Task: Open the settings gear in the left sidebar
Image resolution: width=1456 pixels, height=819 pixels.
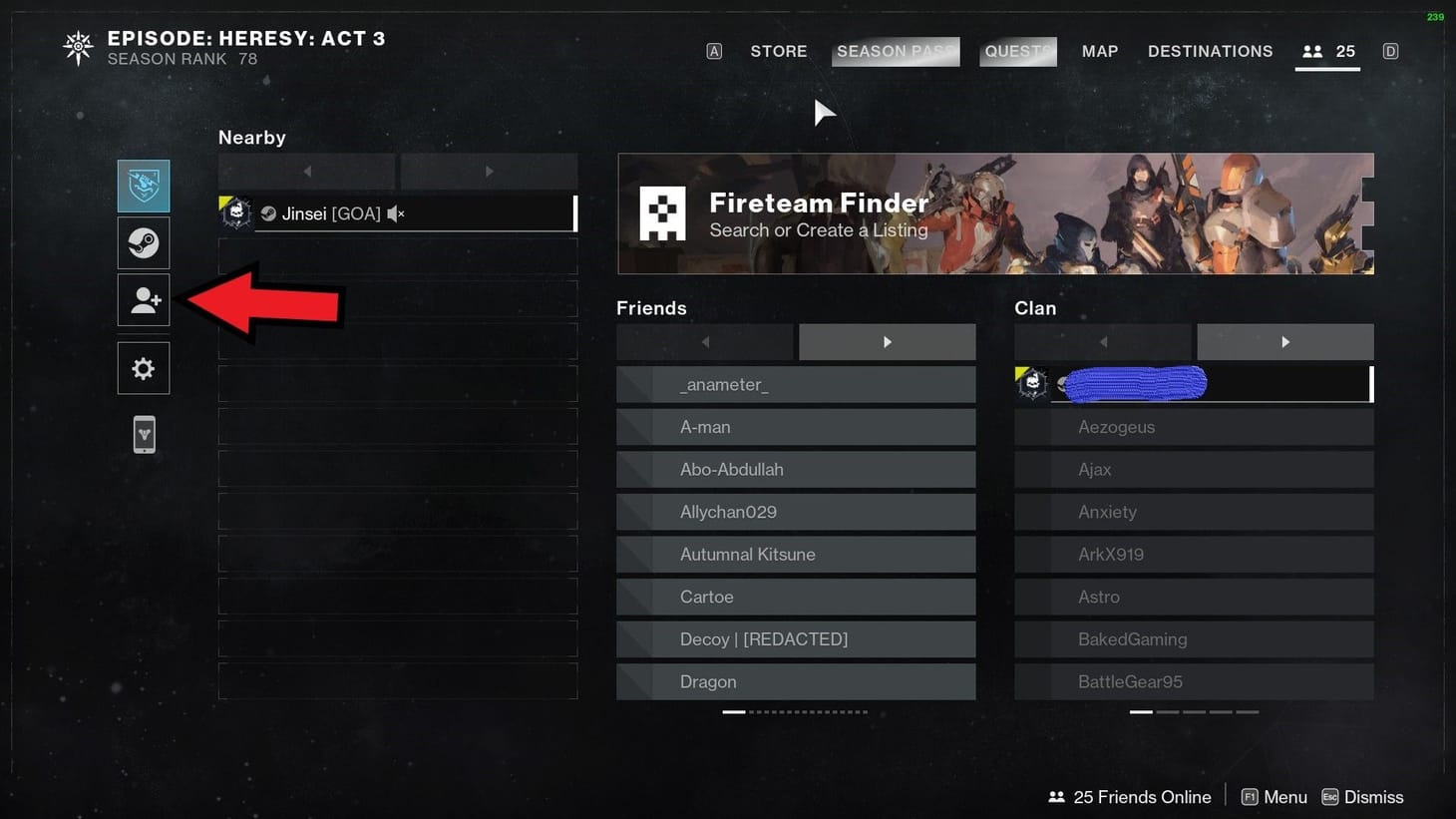Action: 143,367
